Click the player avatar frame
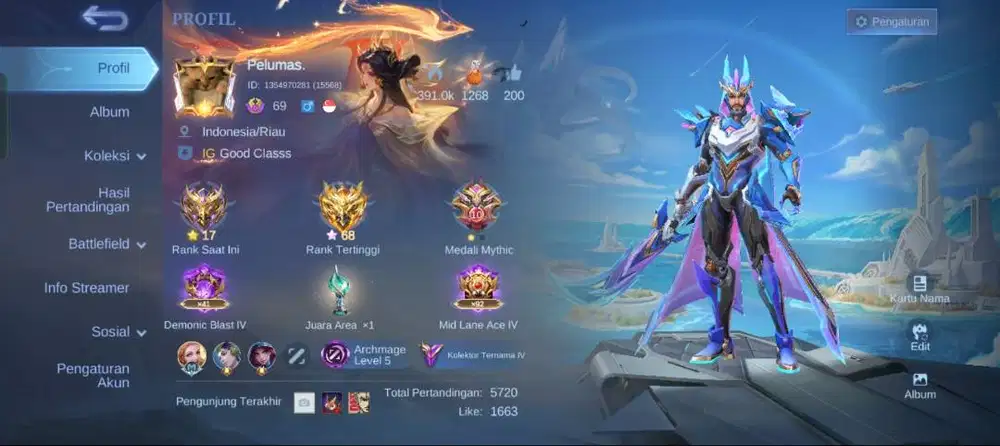The height and width of the screenshot is (446, 1000). [x=204, y=84]
